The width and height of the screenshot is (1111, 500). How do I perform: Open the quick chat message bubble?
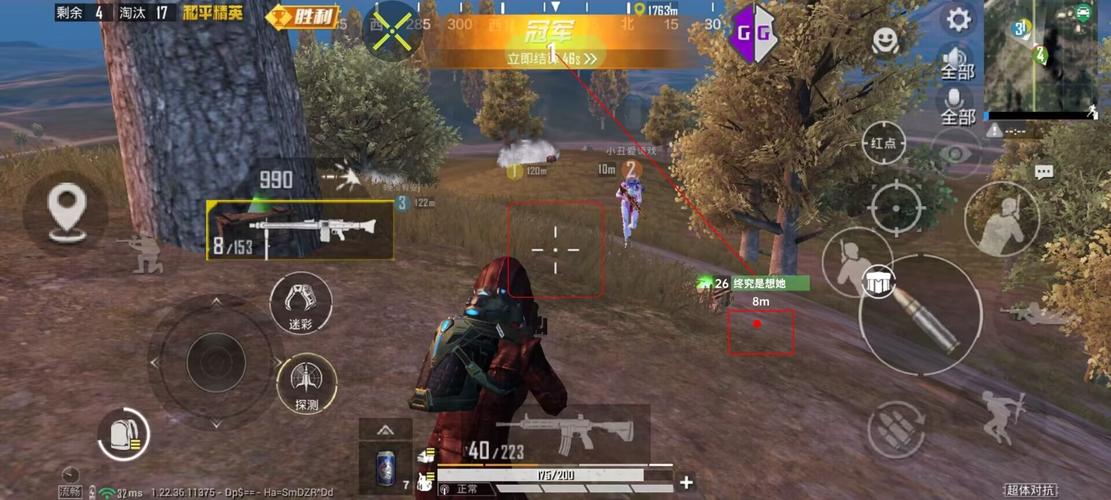click(1044, 172)
